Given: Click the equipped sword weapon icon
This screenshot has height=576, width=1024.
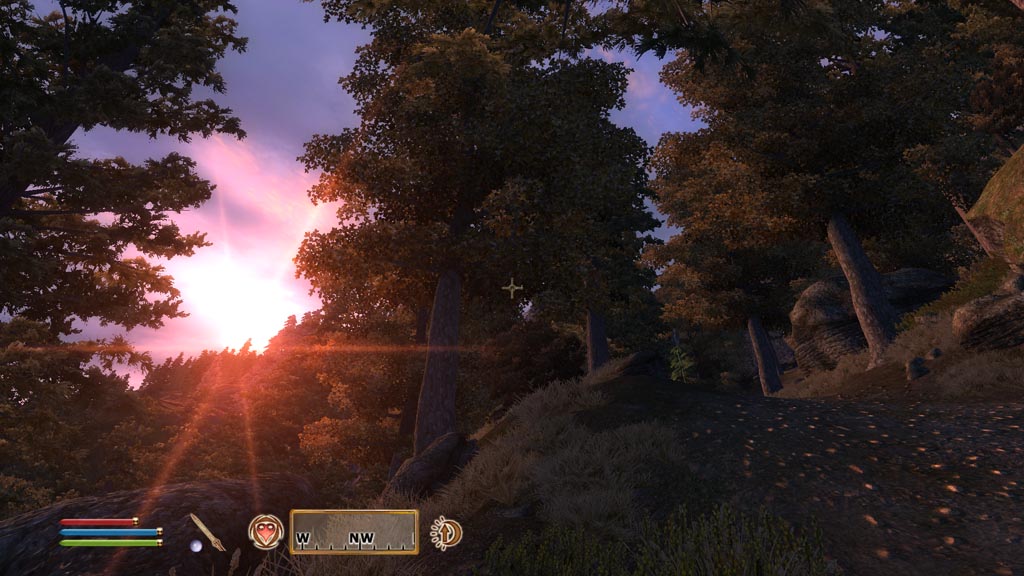Looking at the screenshot, I should [x=208, y=530].
